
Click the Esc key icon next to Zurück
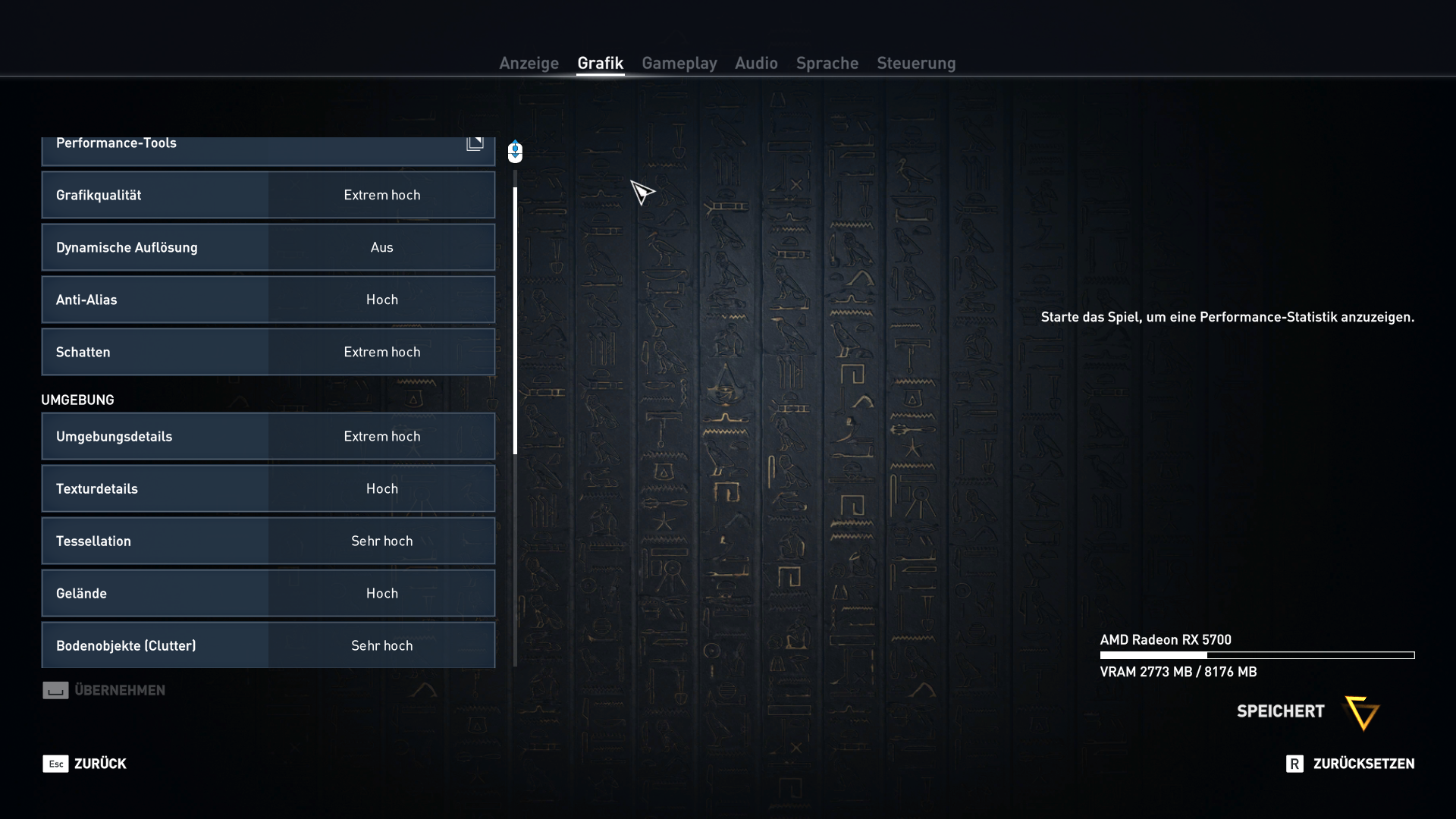pyautogui.click(x=55, y=764)
